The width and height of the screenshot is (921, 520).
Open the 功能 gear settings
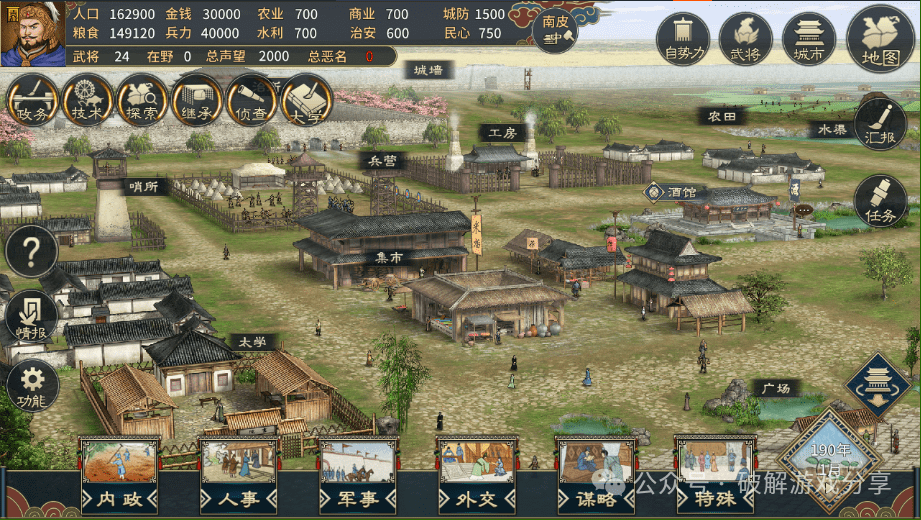(31, 385)
